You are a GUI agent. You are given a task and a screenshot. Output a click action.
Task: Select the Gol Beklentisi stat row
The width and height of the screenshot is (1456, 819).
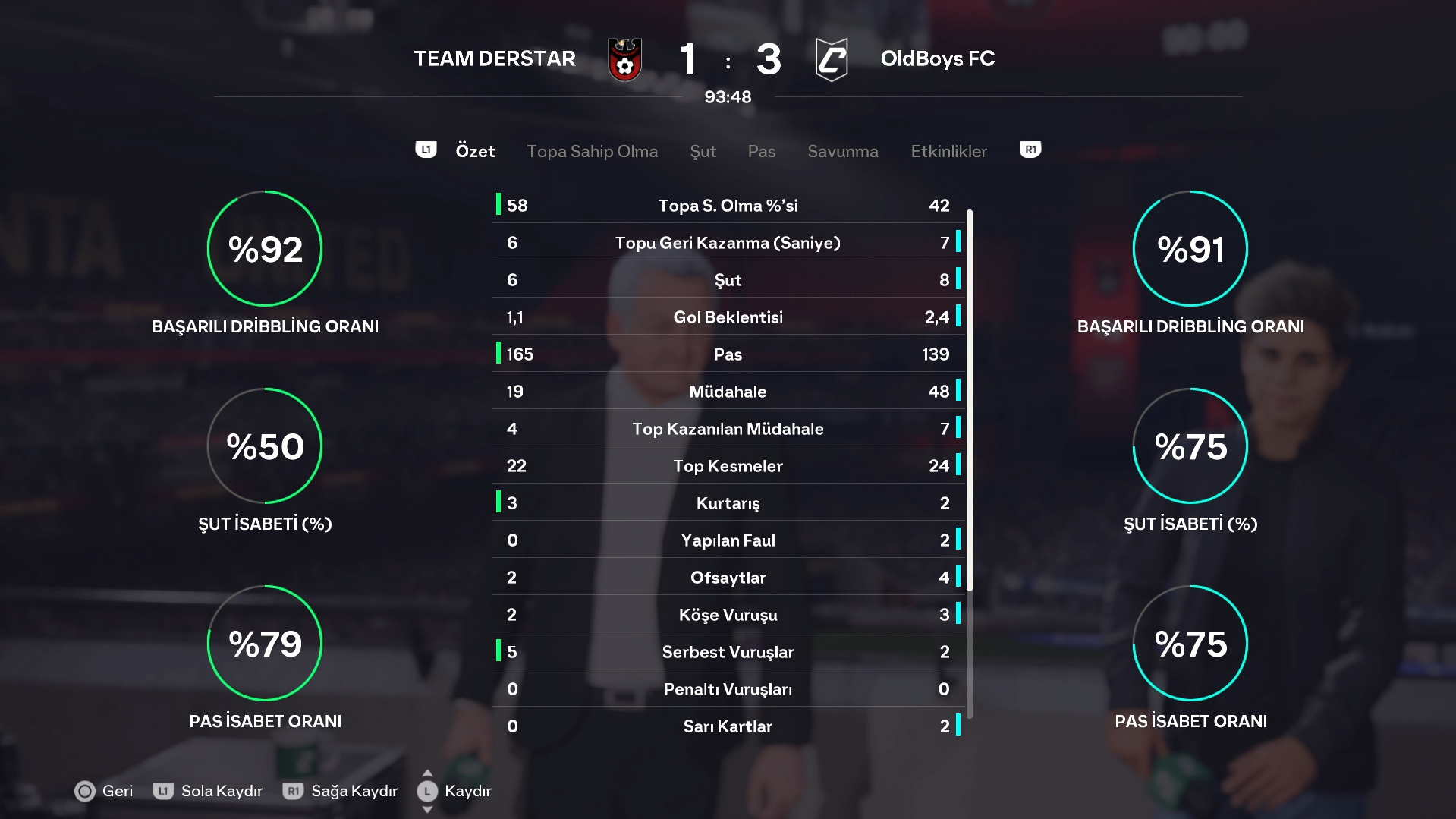tap(728, 317)
